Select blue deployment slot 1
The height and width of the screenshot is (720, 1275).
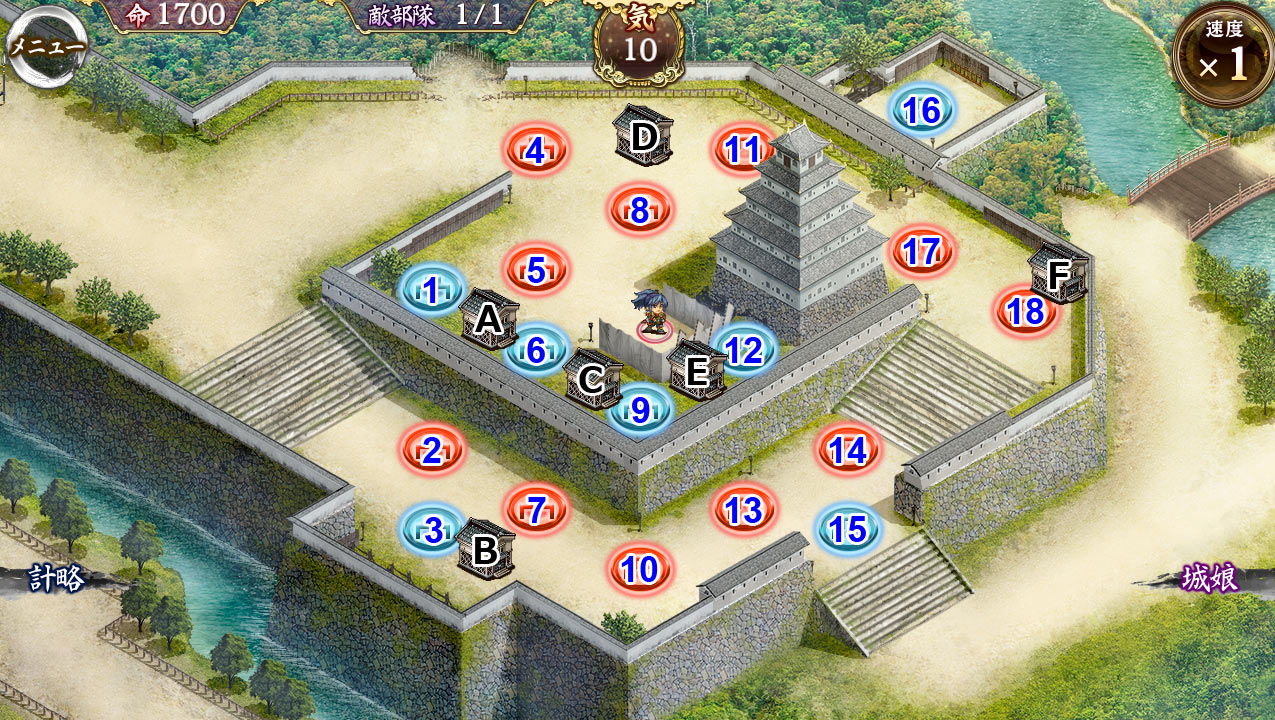click(431, 291)
